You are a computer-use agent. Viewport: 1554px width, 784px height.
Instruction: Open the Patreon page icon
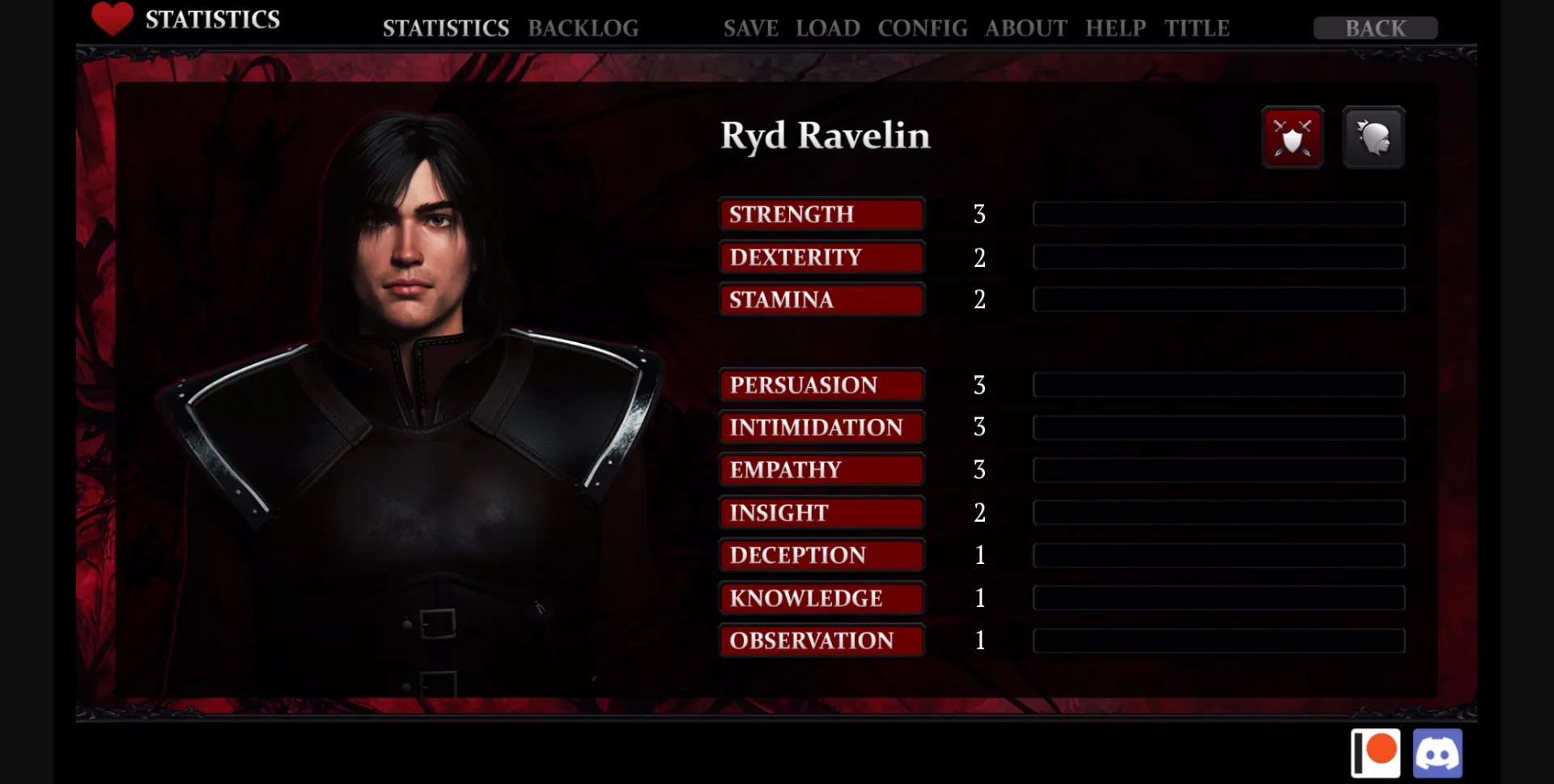1376,752
